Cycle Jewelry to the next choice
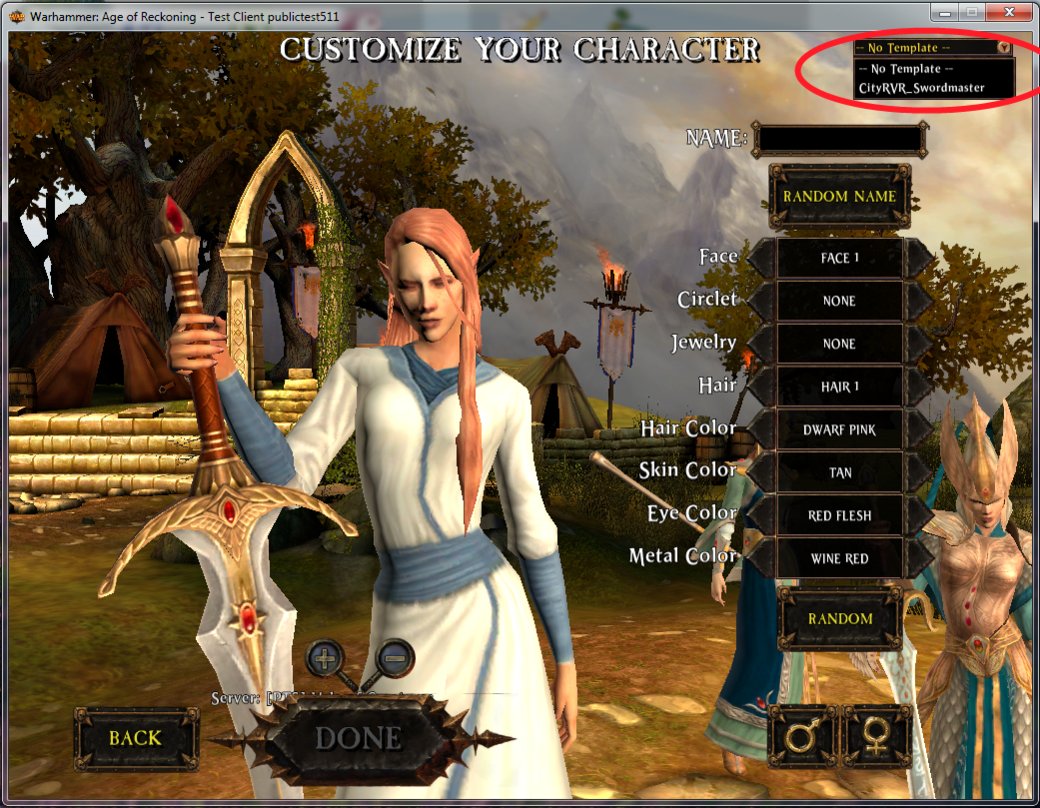 [x=919, y=344]
